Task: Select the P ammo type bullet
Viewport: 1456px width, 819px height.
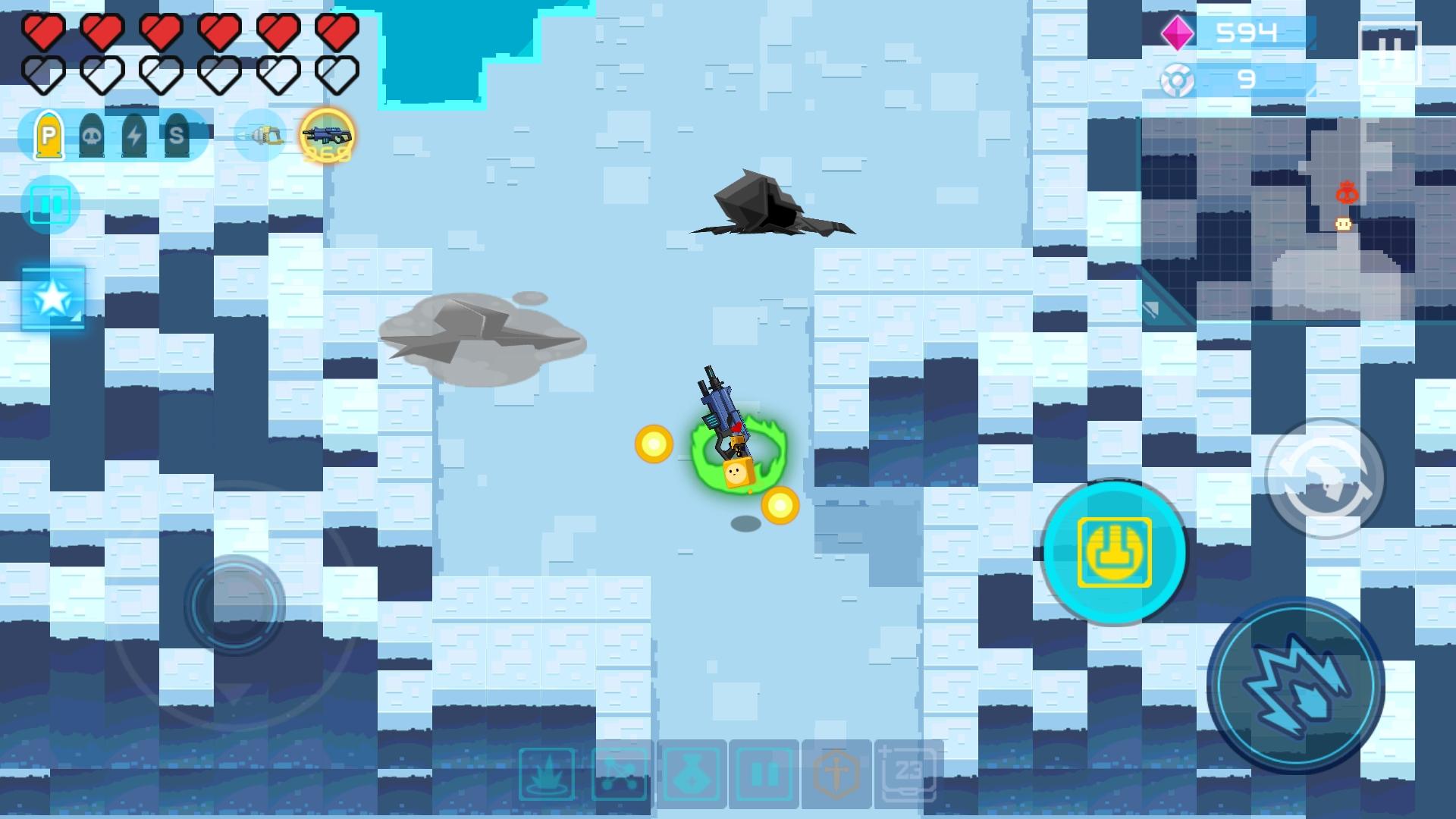Action: tap(48, 136)
